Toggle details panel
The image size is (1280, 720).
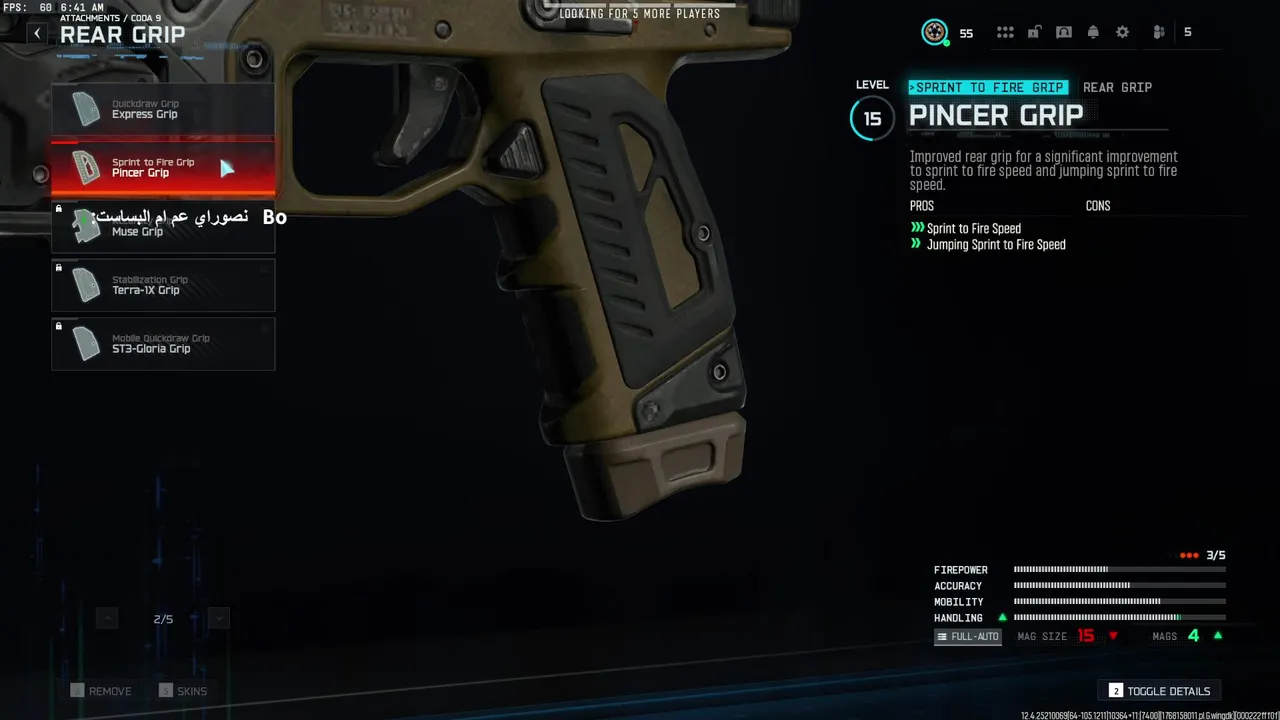pyautogui.click(x=1160, y=691)
